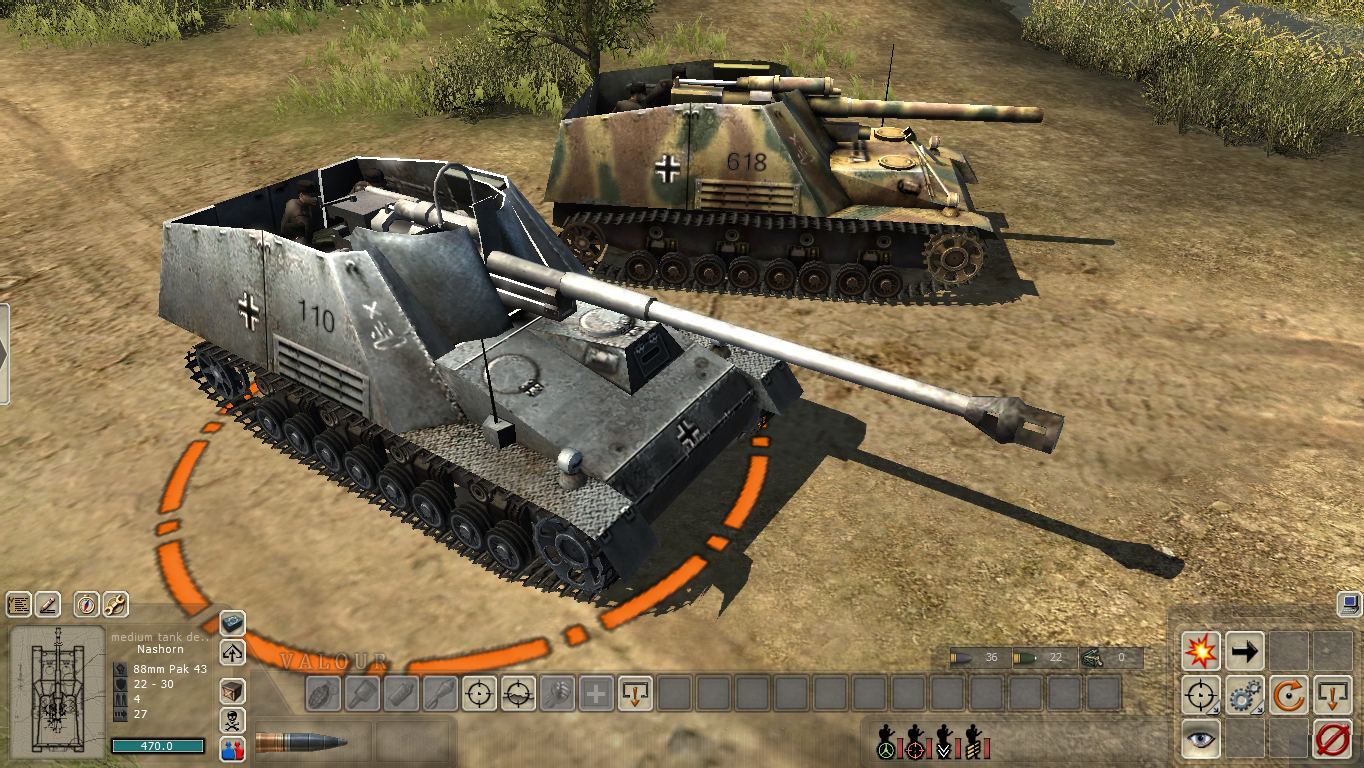This screenshot has width=1364, height=768.
Task: Select the exit vehicle hotbar button
Action: (x=636, y=693)
